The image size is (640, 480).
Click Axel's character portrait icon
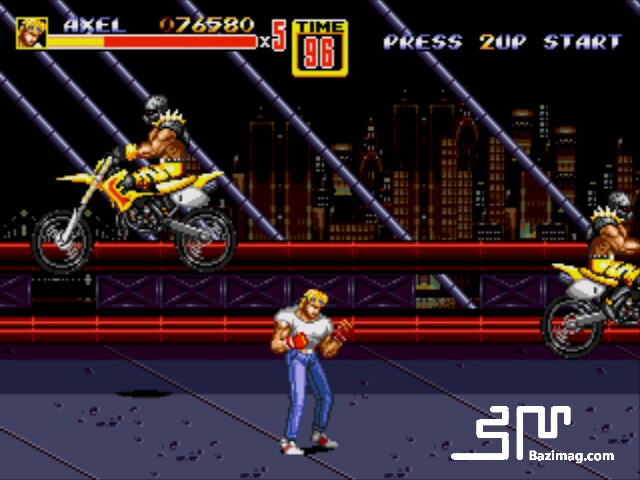(31, 33)
